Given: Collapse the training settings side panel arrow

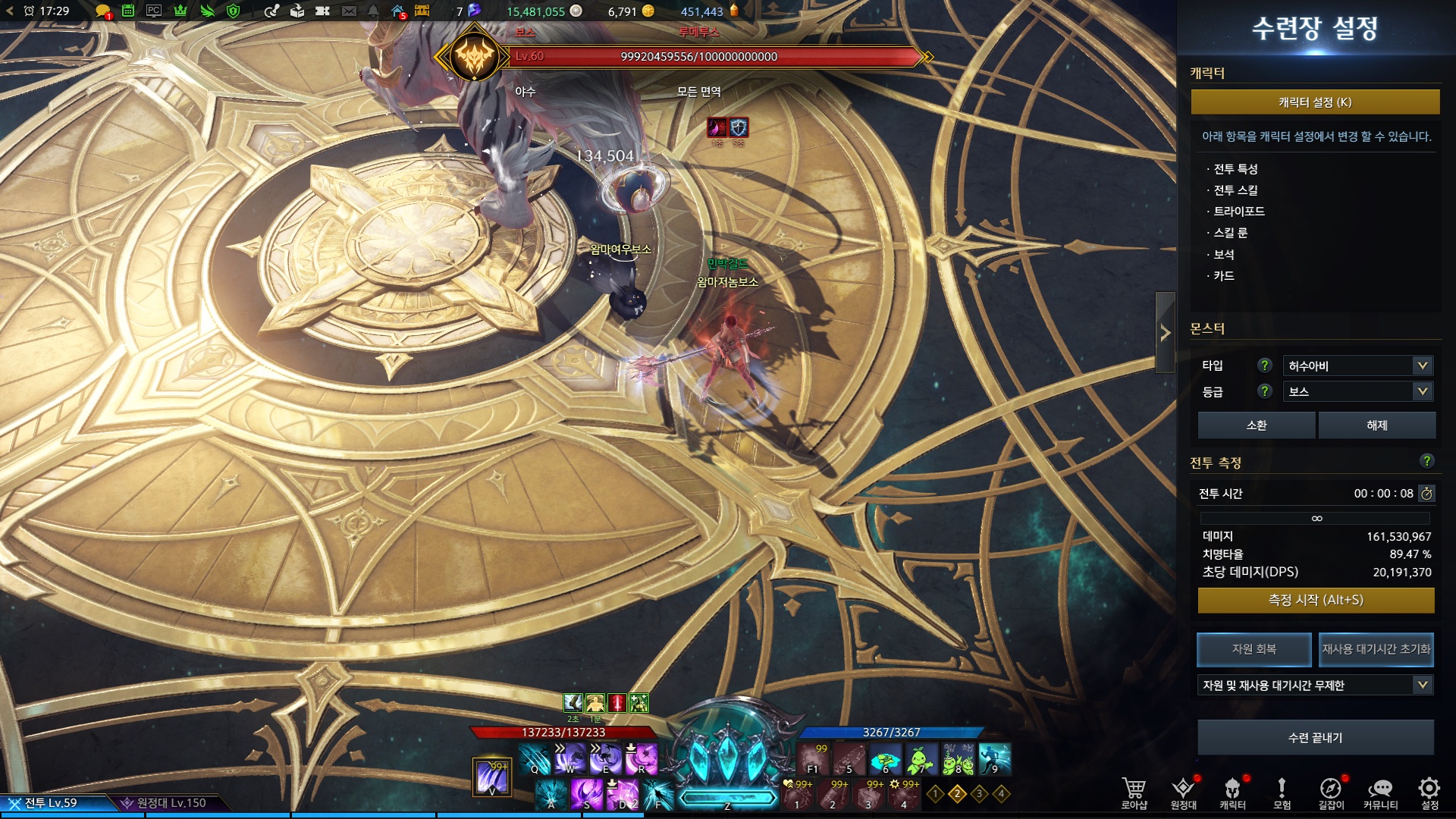Looking at the screenshot, I should pos(1165,333).
